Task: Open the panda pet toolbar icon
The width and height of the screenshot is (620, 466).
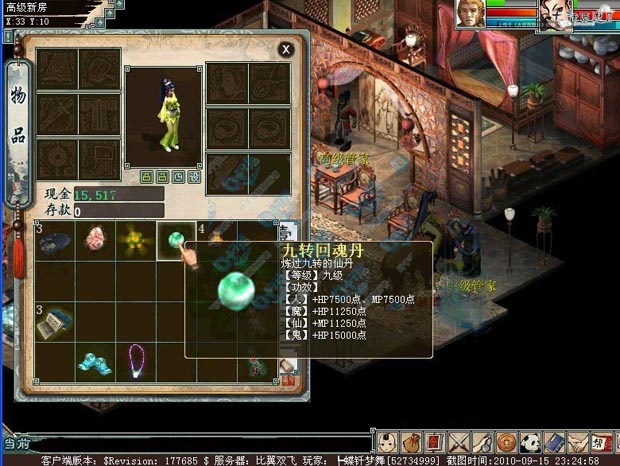Action: (530, 442)
